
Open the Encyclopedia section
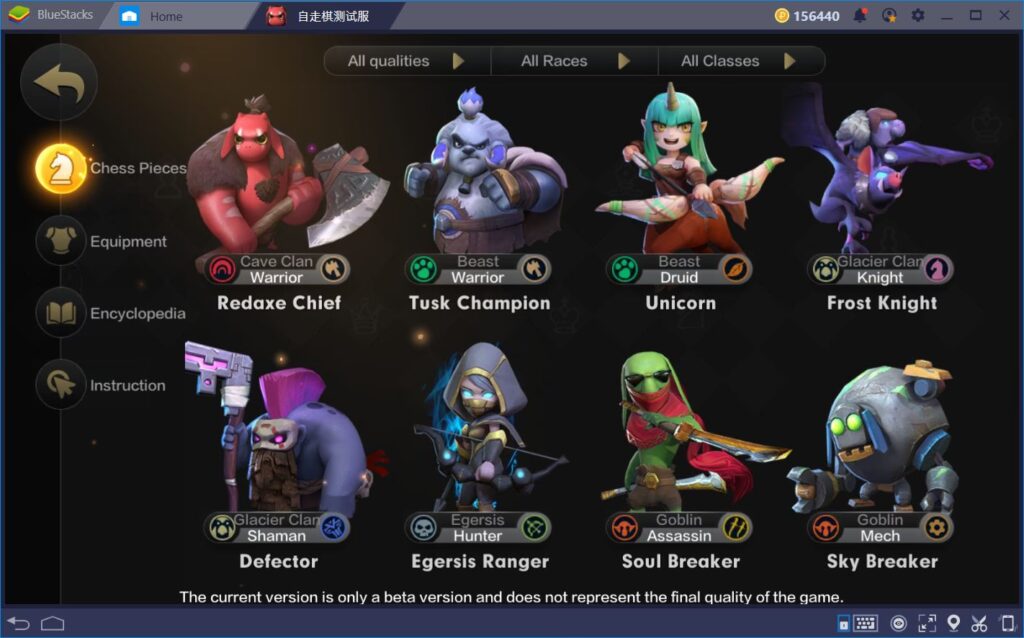tap(62, 313)
